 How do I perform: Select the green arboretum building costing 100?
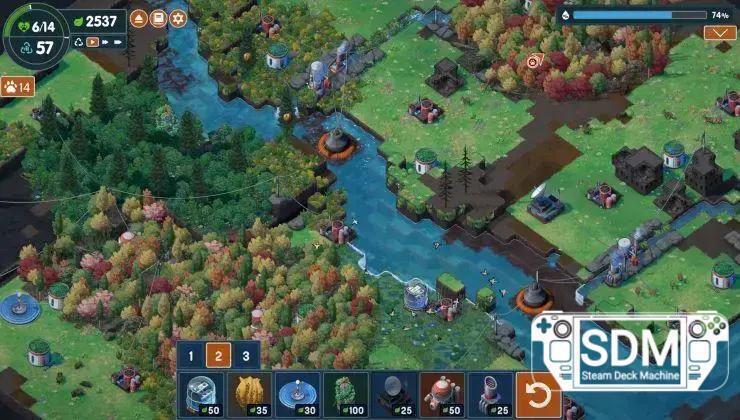pos(346,395)
